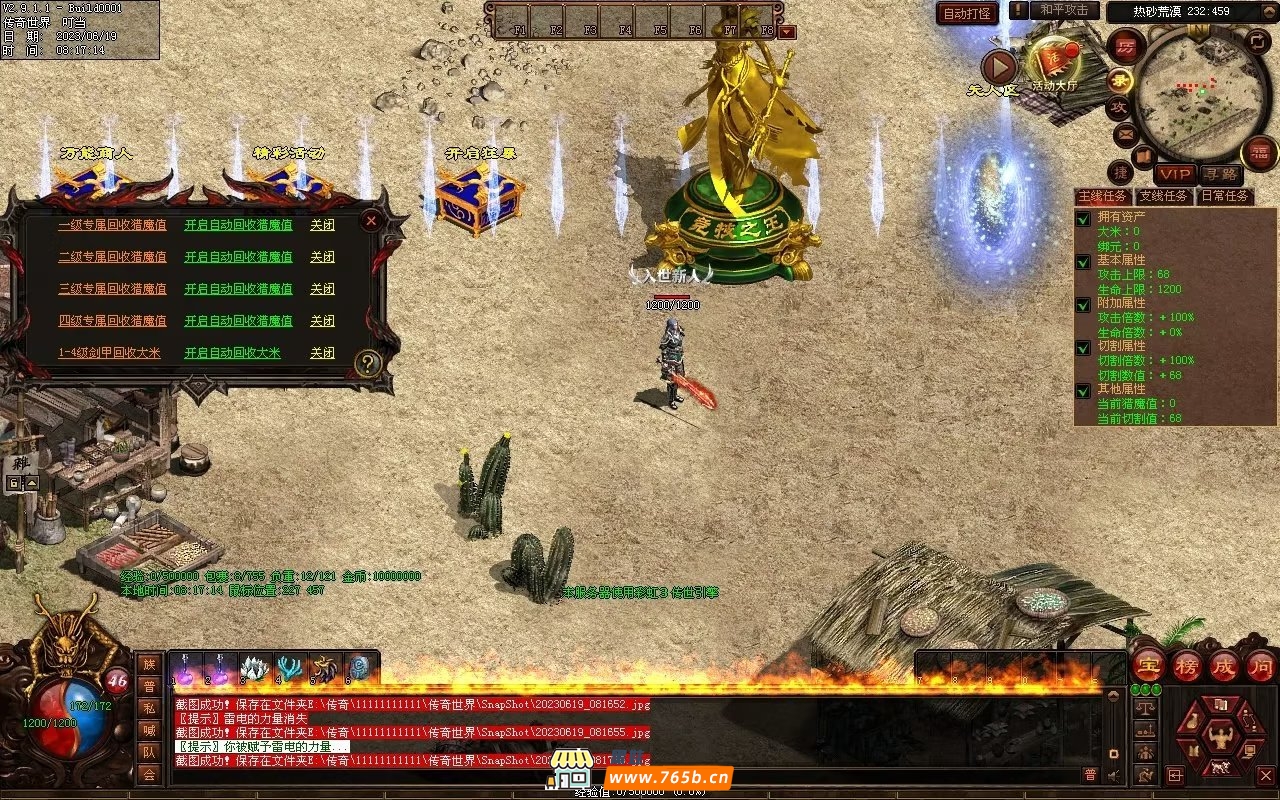Switch to the 日常任务 daily quest tab
1280x800 pixels.
pos(1225,196)
